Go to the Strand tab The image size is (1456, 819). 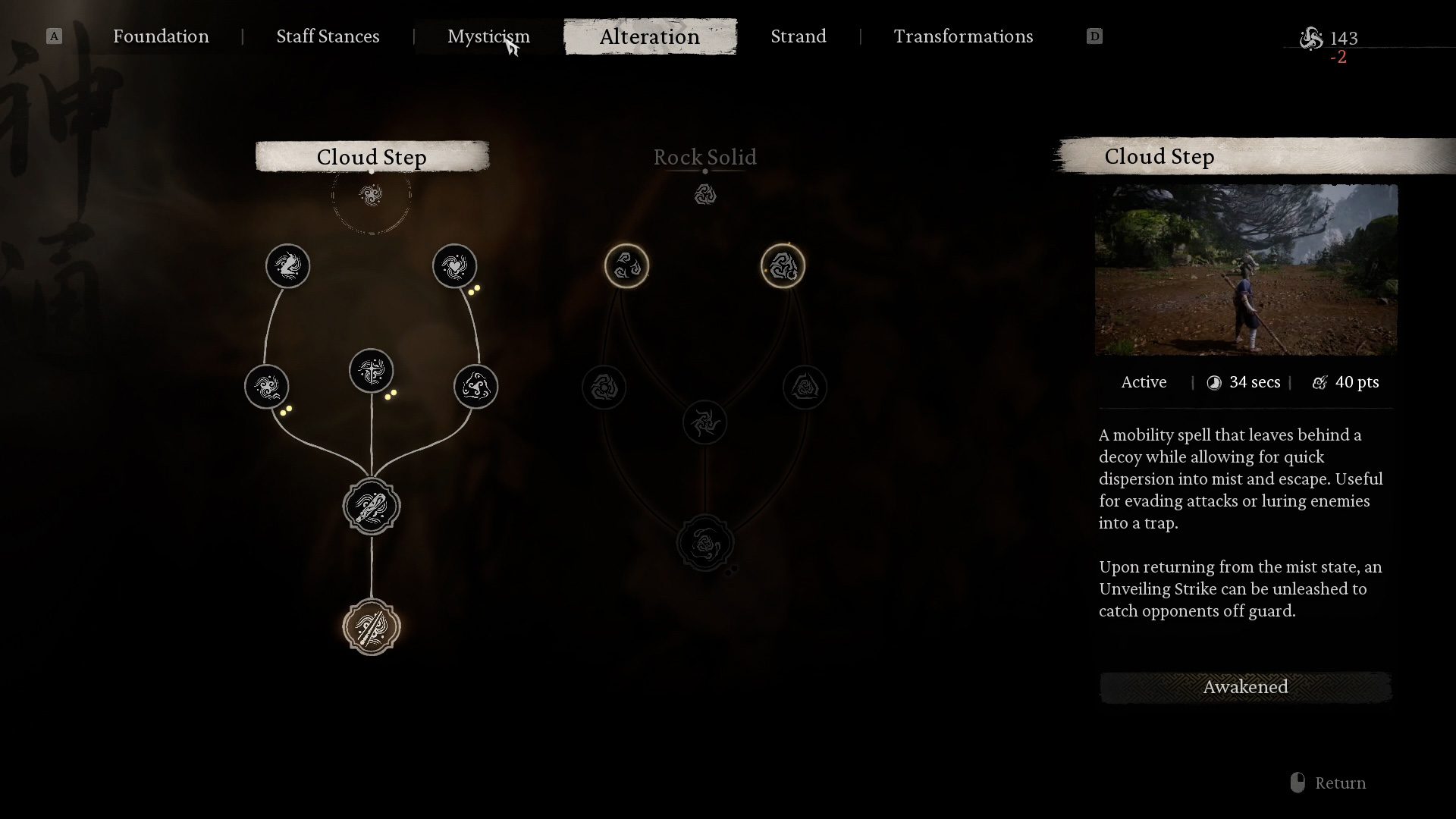(x=799, y=36)
